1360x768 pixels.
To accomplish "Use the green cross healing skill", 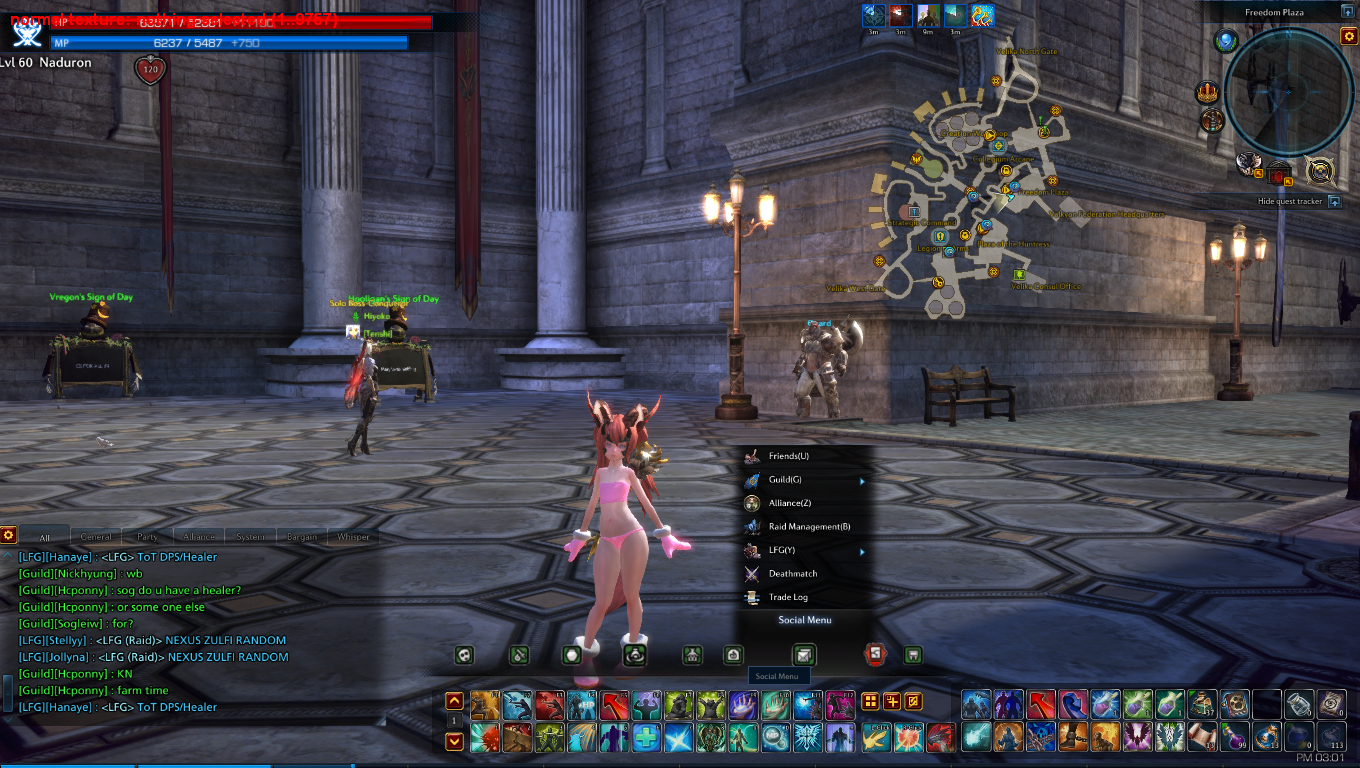I will click(x=646, y=739).
